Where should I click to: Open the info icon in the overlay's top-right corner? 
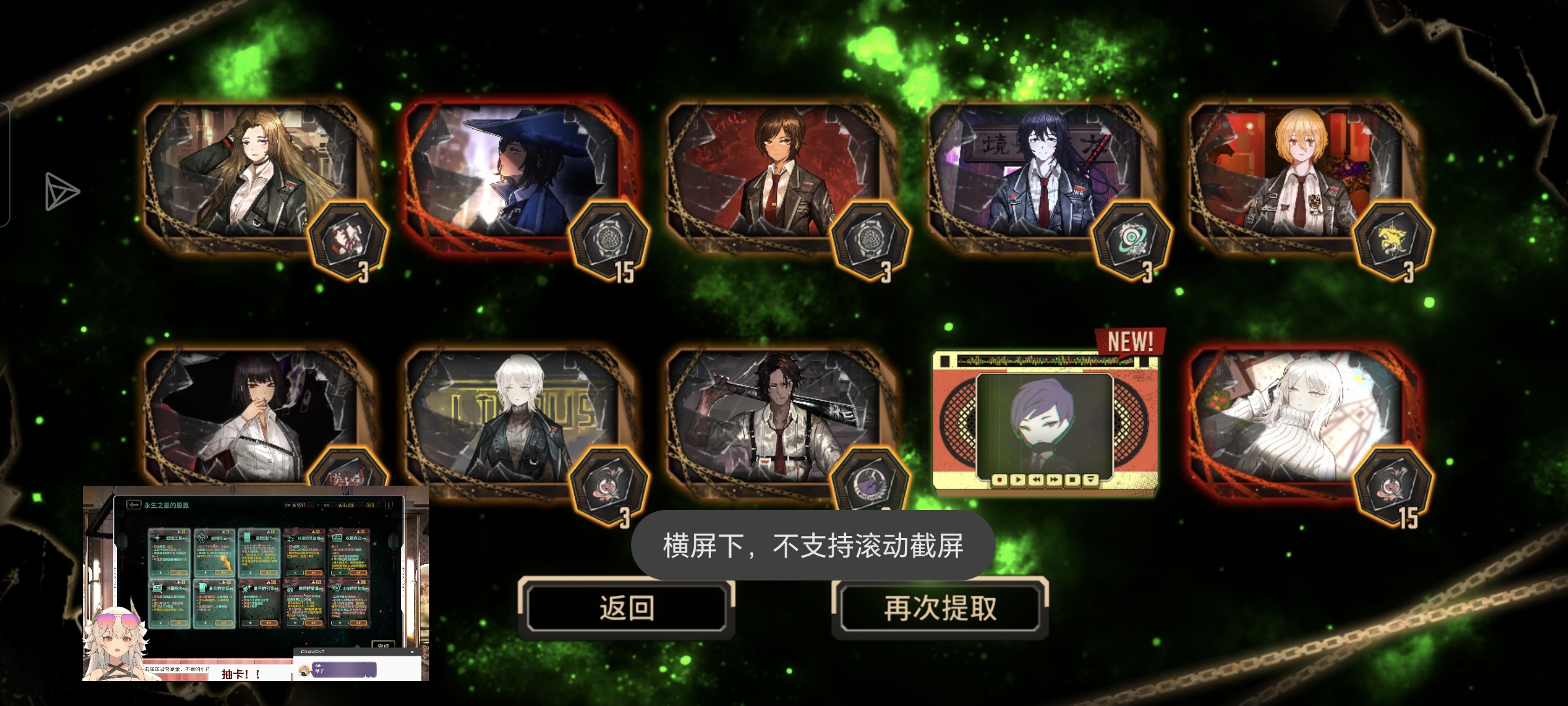388,505
